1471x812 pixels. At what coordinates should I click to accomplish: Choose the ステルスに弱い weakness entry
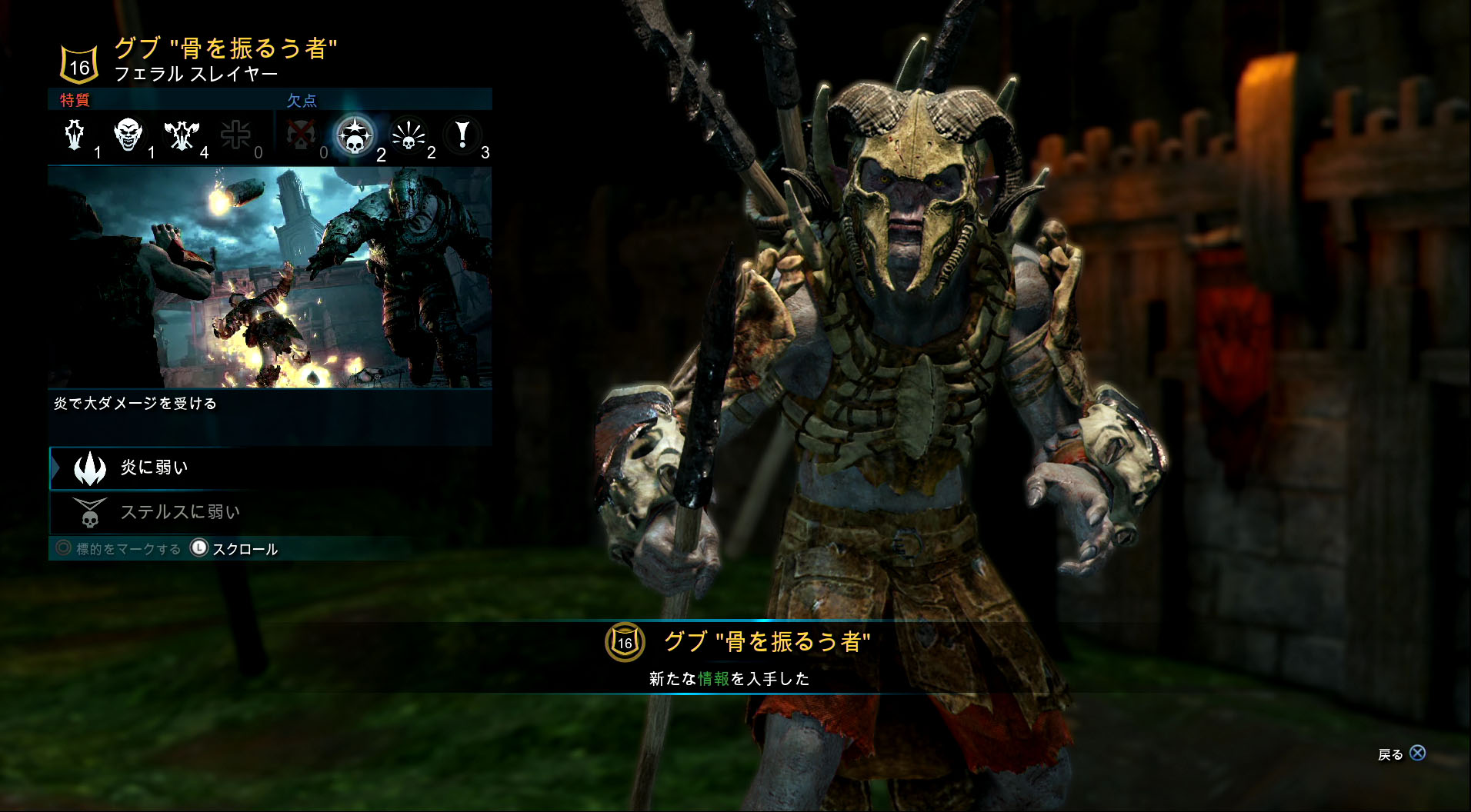click(178, 512)
